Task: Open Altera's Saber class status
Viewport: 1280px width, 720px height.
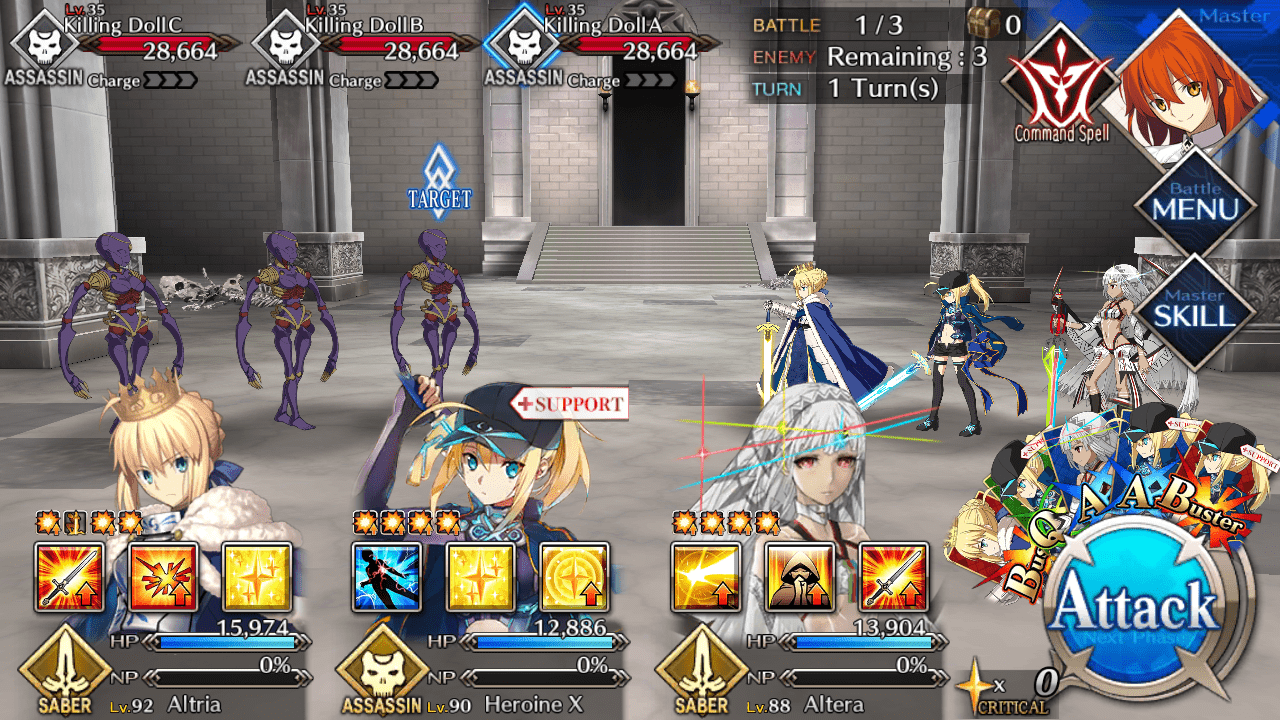Action: 703,671
